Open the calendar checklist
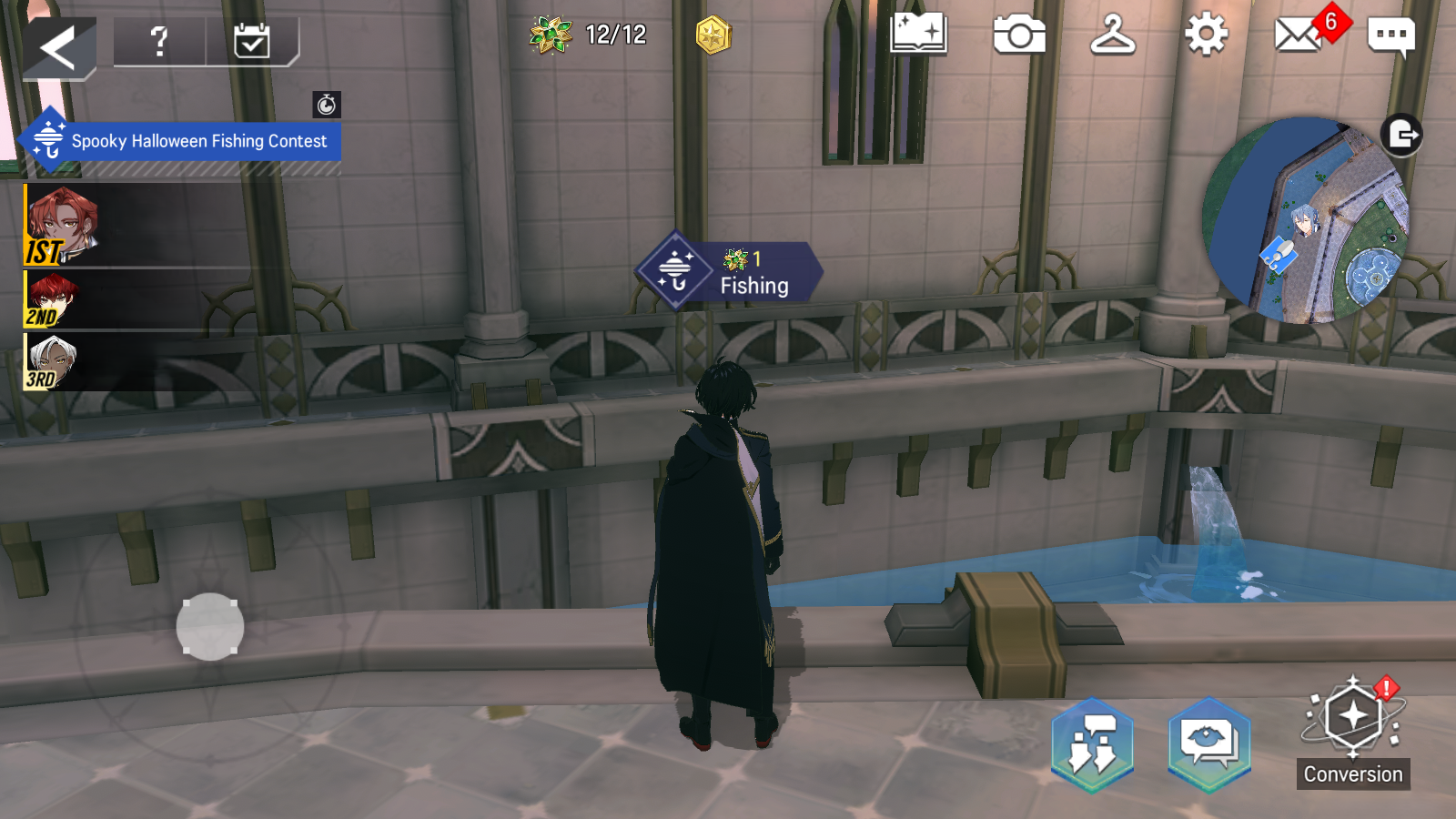1456x819 pixels. (251, 41)
